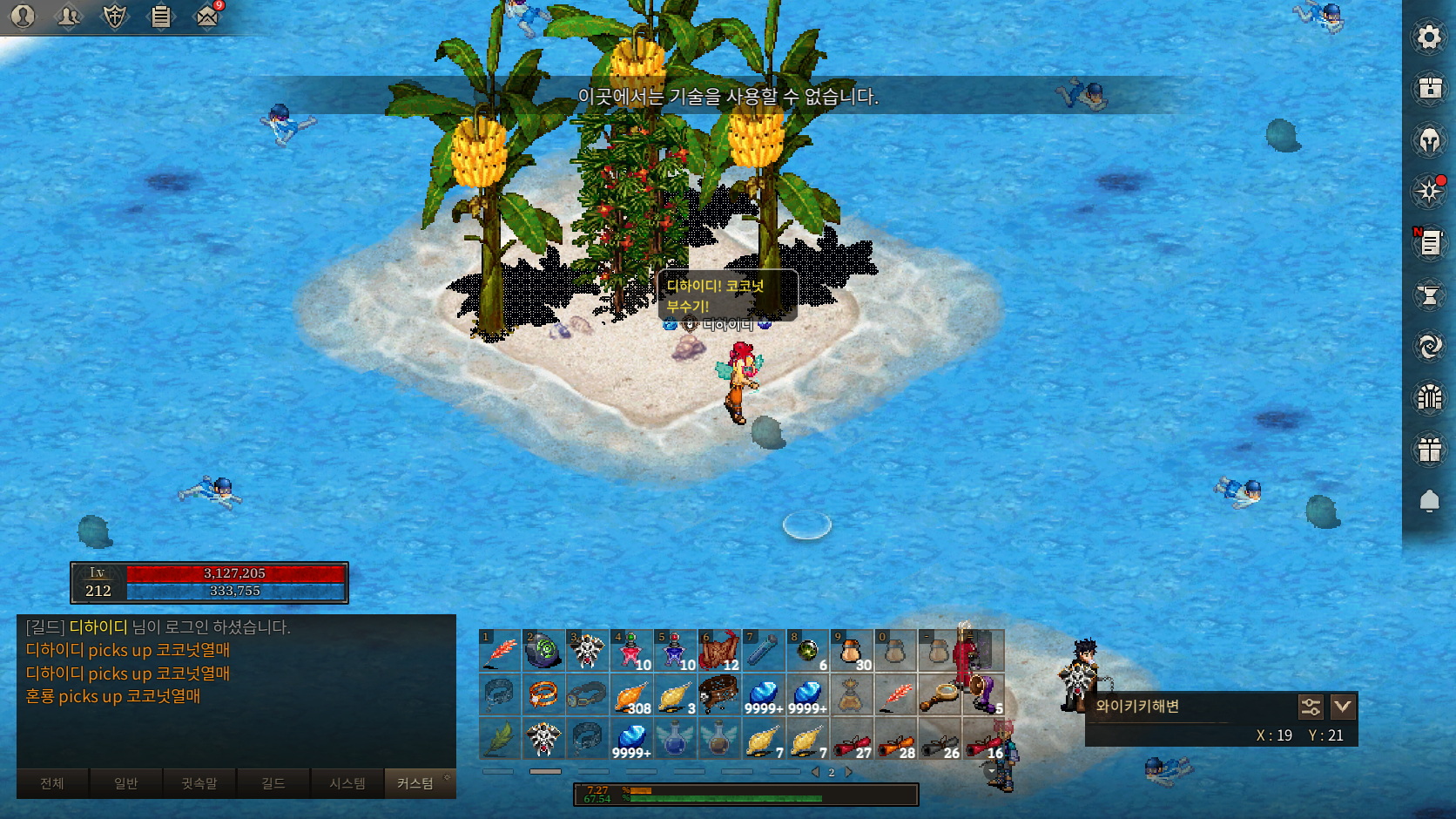Open the character profile icon

pos(23,16)
